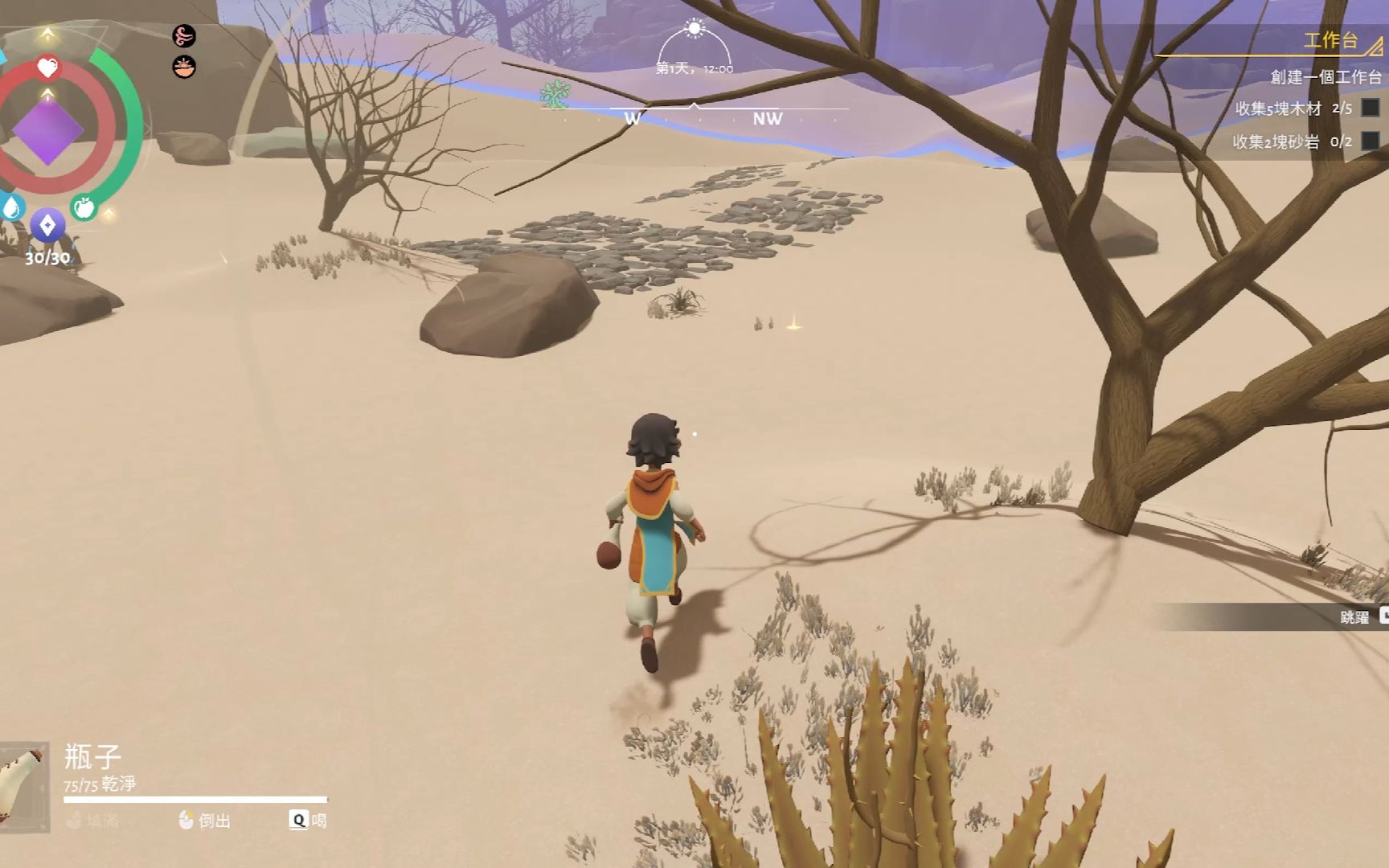1389x868 pixels.
Task: Click the heart health icon
Action: [x=47, y=68]
